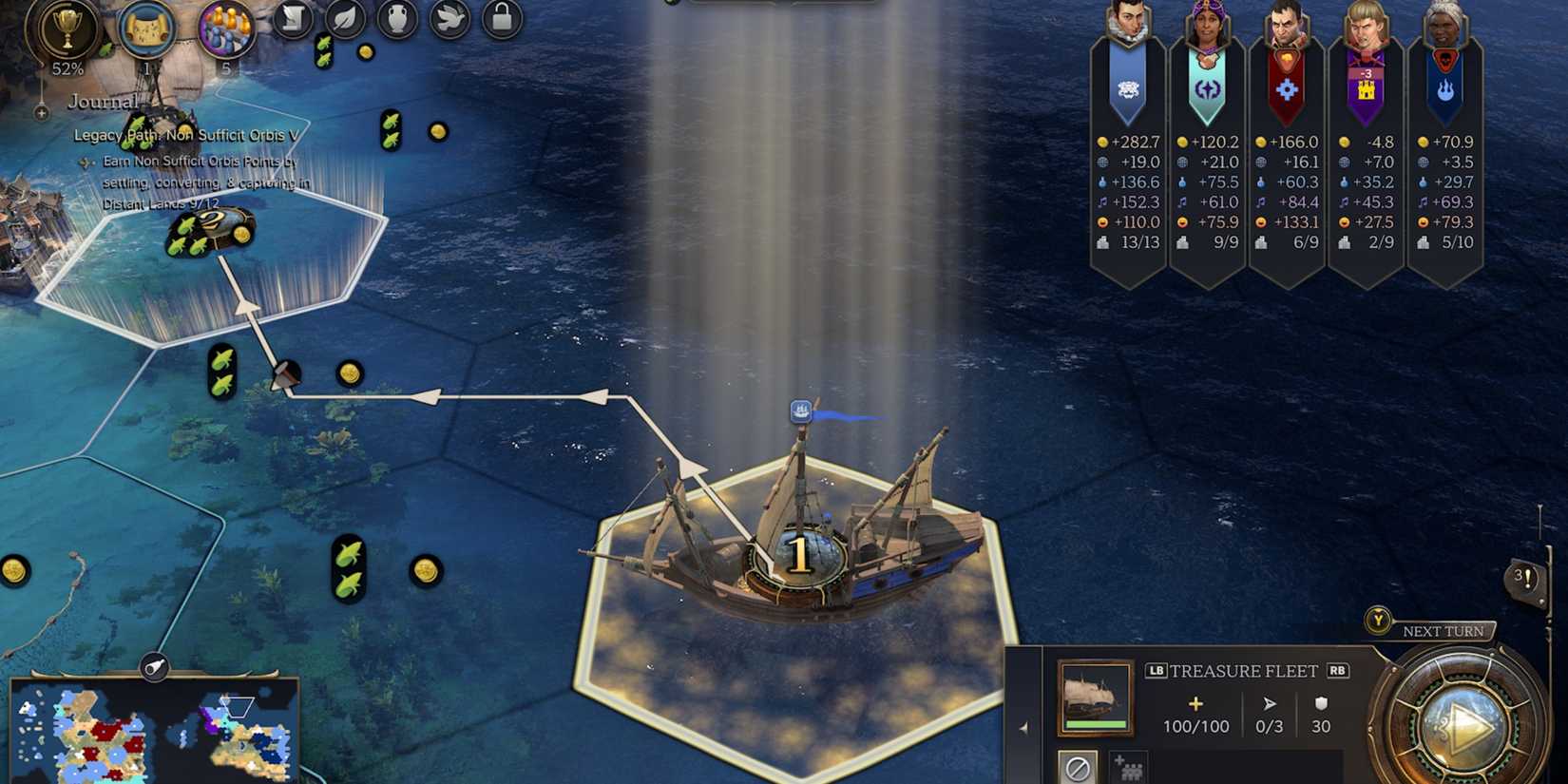Click the ship flag above the Treasure Fleet
Image resolution: width=1568 pixels, height=784 pixels.
pos(801,409)
